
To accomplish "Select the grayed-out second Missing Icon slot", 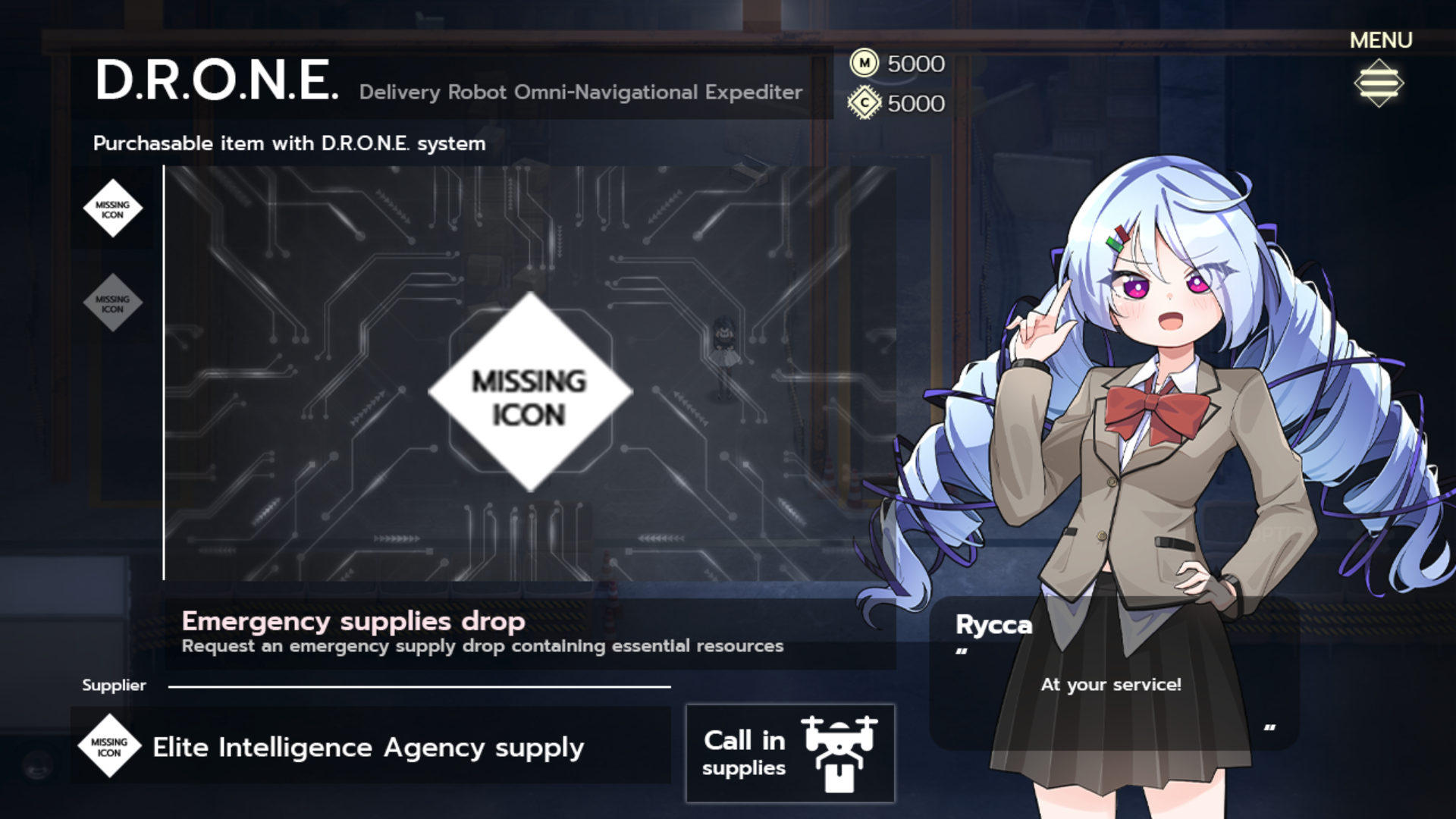I will click(x=112, y=303).
